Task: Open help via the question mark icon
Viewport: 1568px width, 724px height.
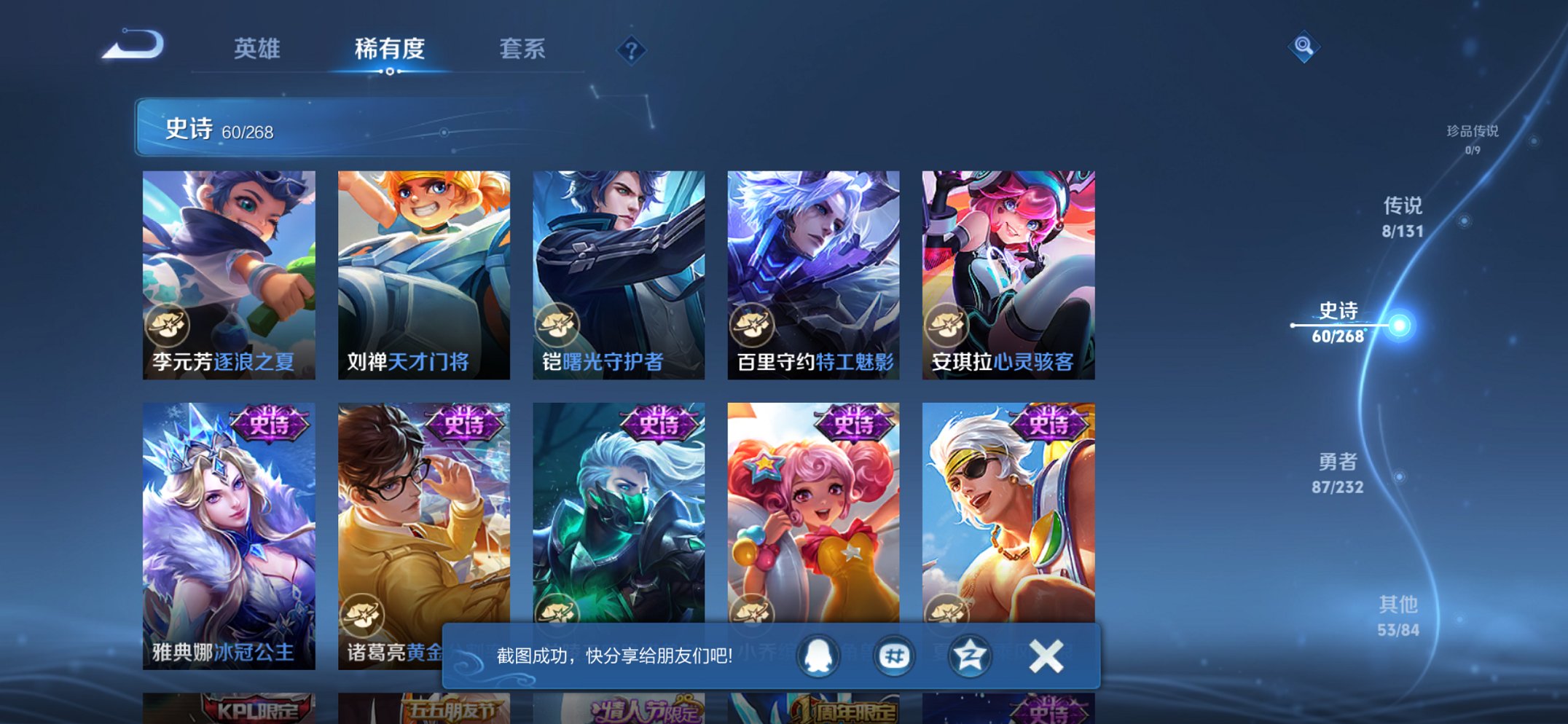Action: point(631,51)
